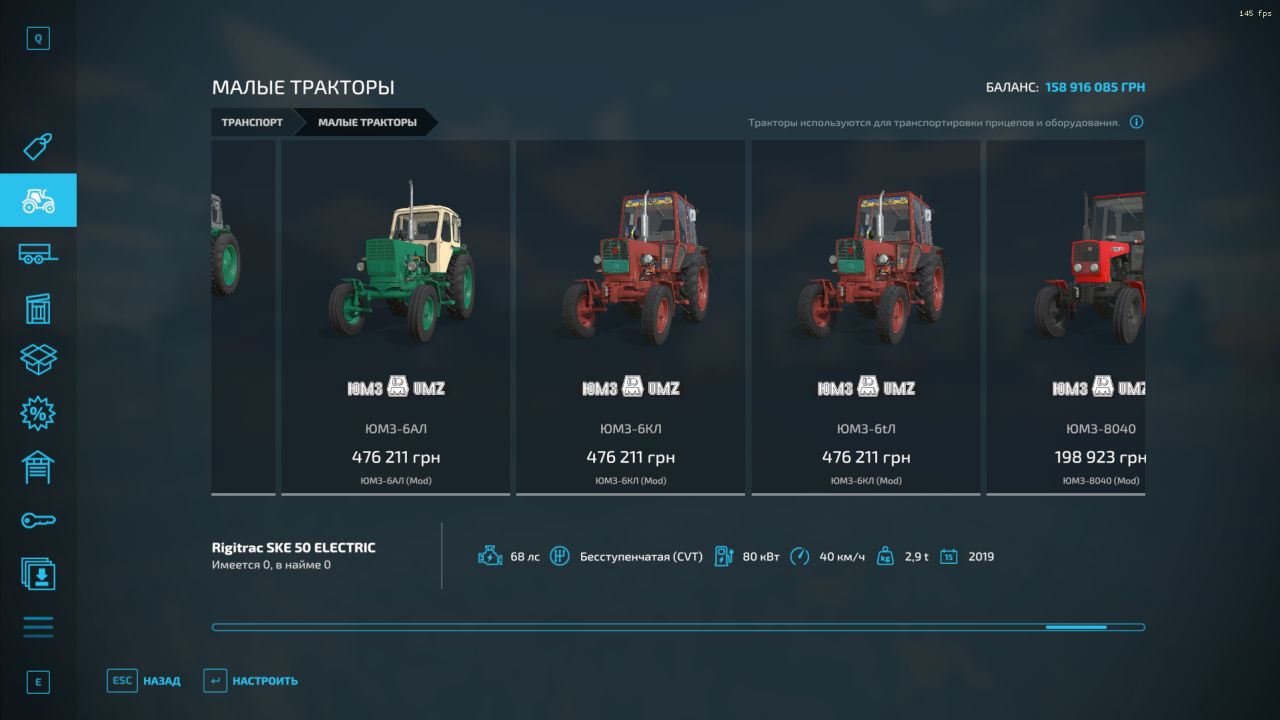Select the shed buildings category
Screen dimensions: 1280x720
(38, 308)
